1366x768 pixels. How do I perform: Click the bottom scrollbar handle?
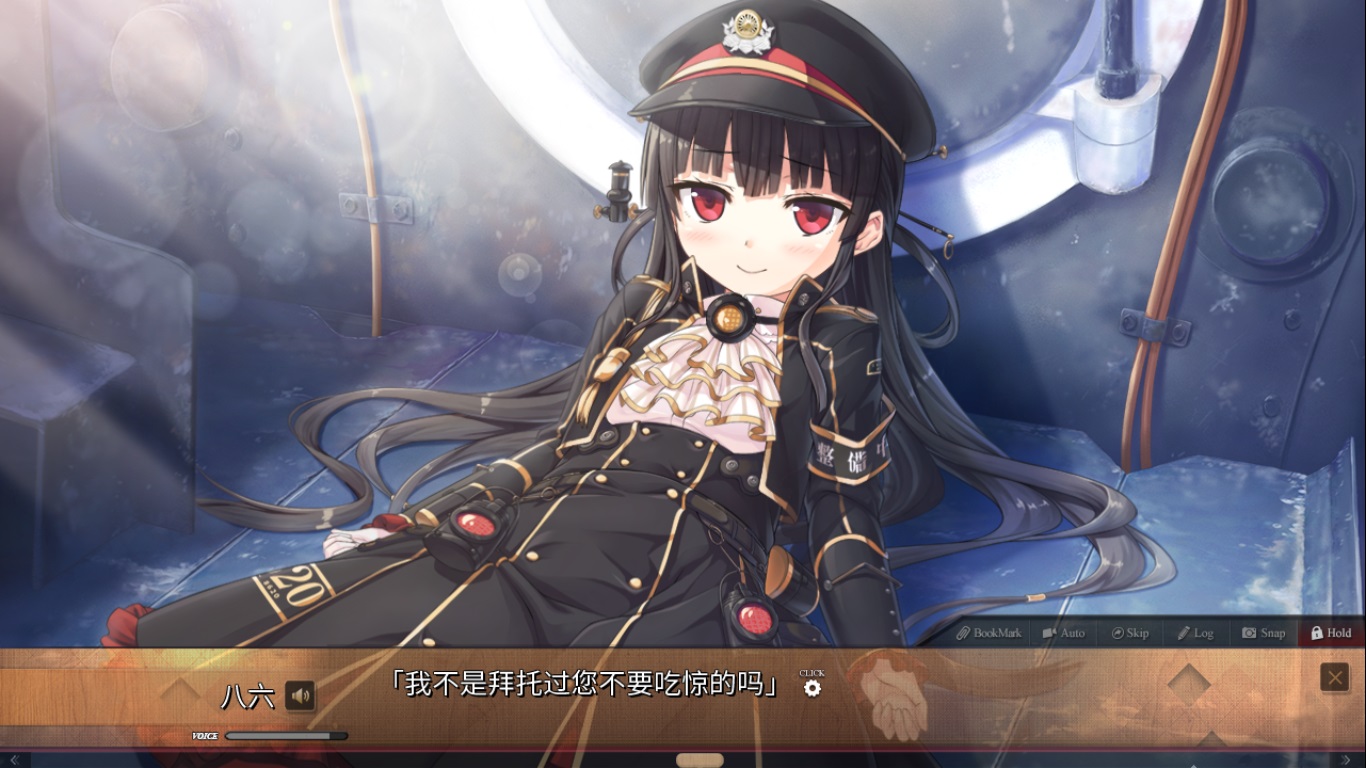(699, 761)
